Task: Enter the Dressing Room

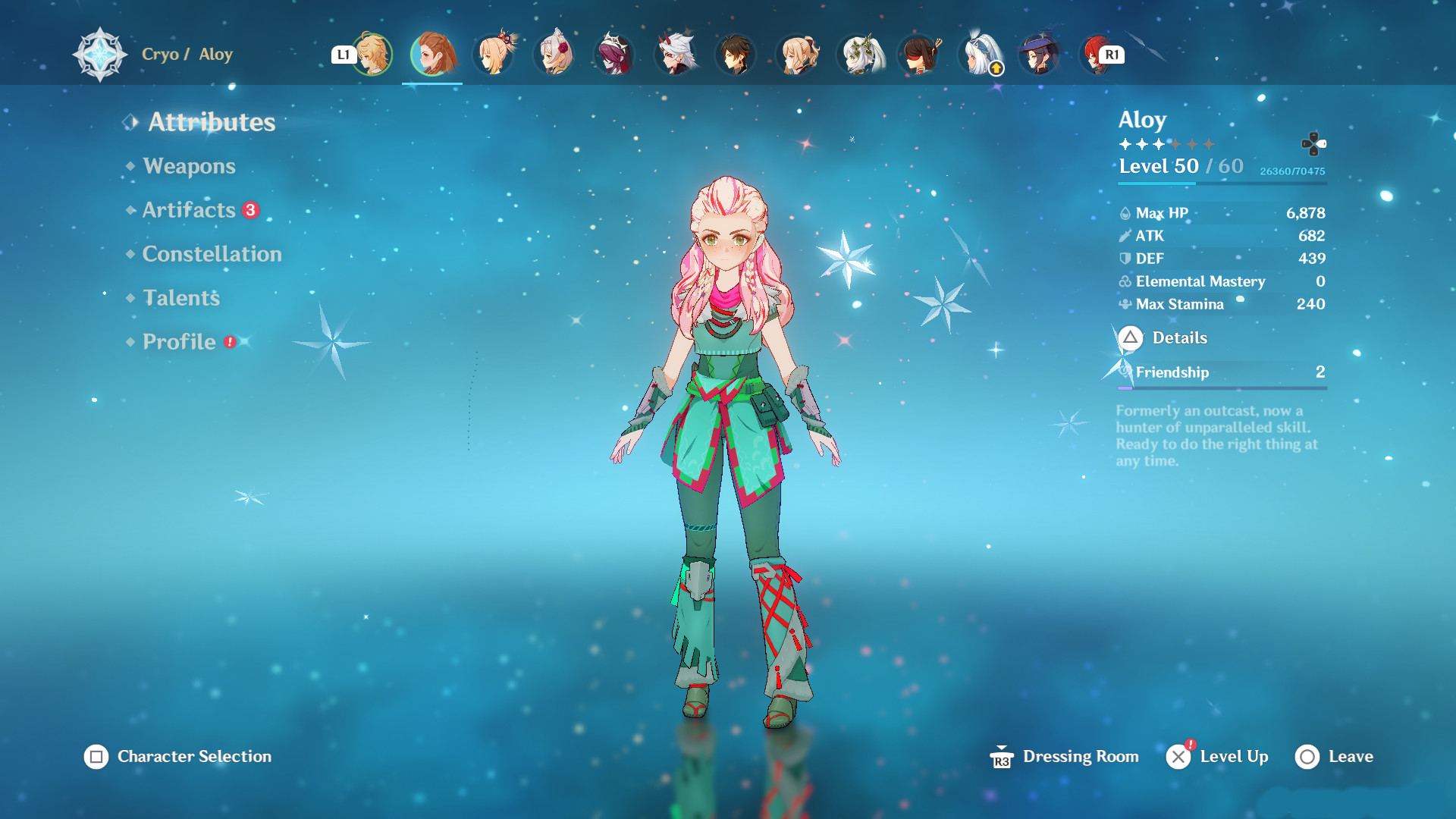Action: [x=1080, y=756]
